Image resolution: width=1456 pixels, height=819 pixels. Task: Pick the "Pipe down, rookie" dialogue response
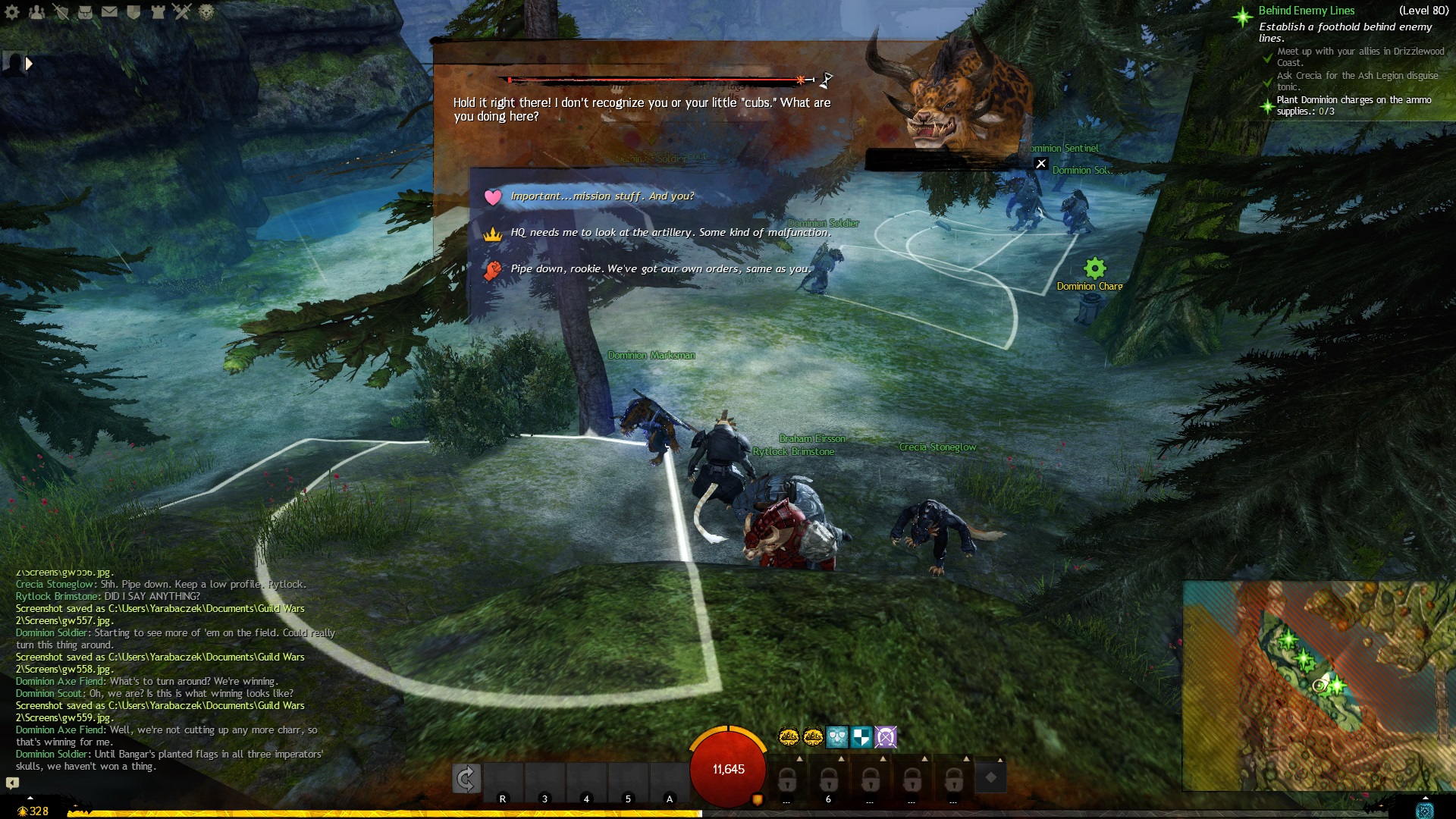660,269
